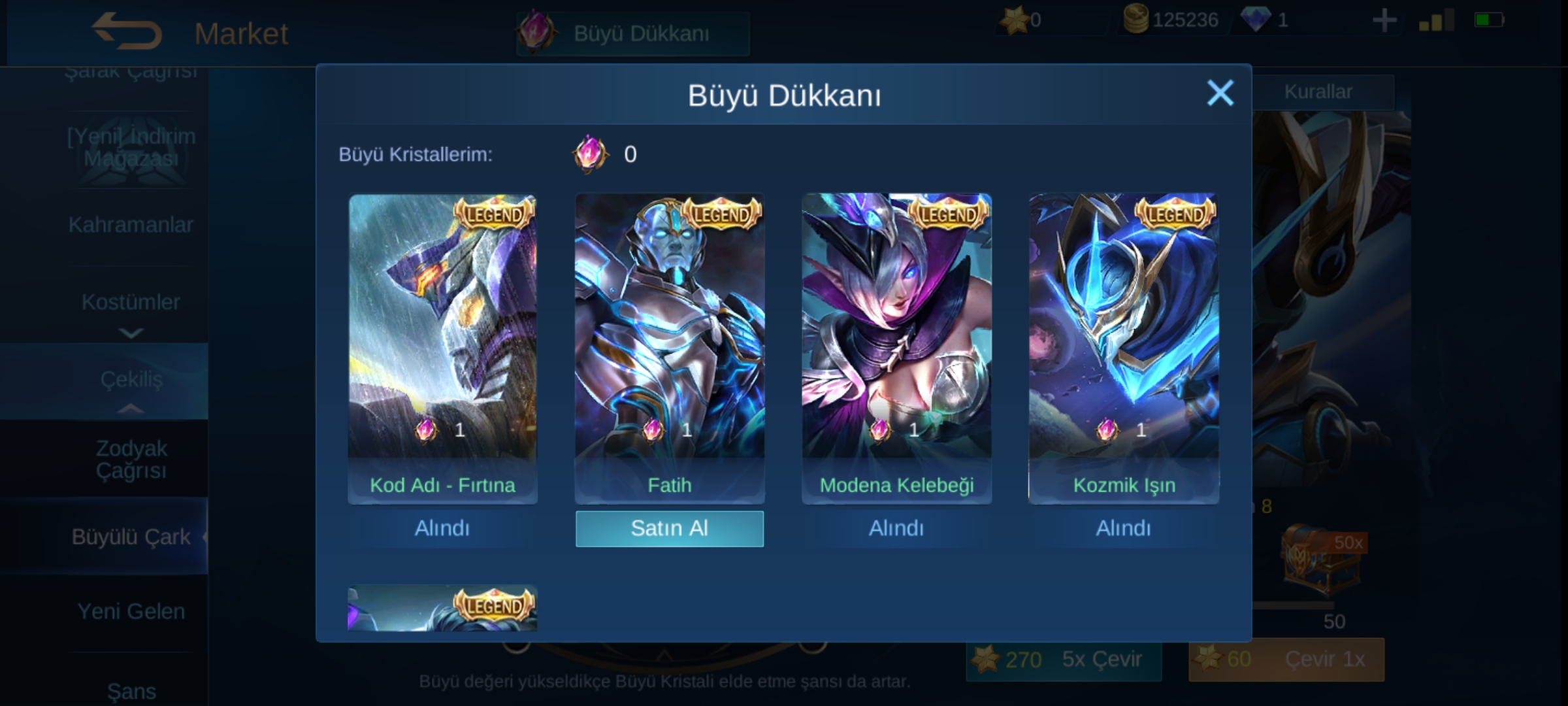Screen dimensions: 1568x706
Task: Open the Yeni Gelen section
Action: (x=131, y=611)
